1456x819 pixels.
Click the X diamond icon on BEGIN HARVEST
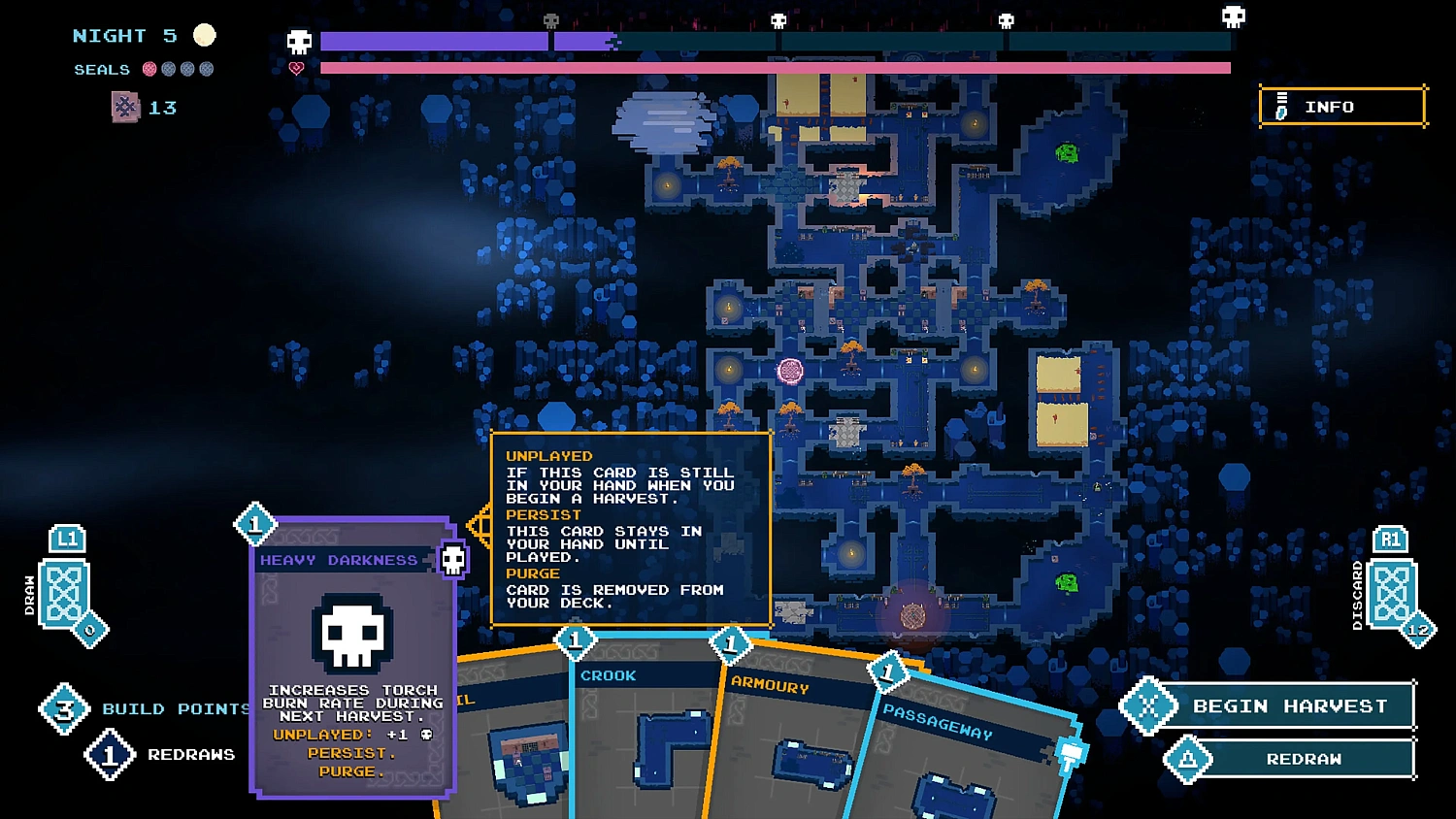point(1149,706)
